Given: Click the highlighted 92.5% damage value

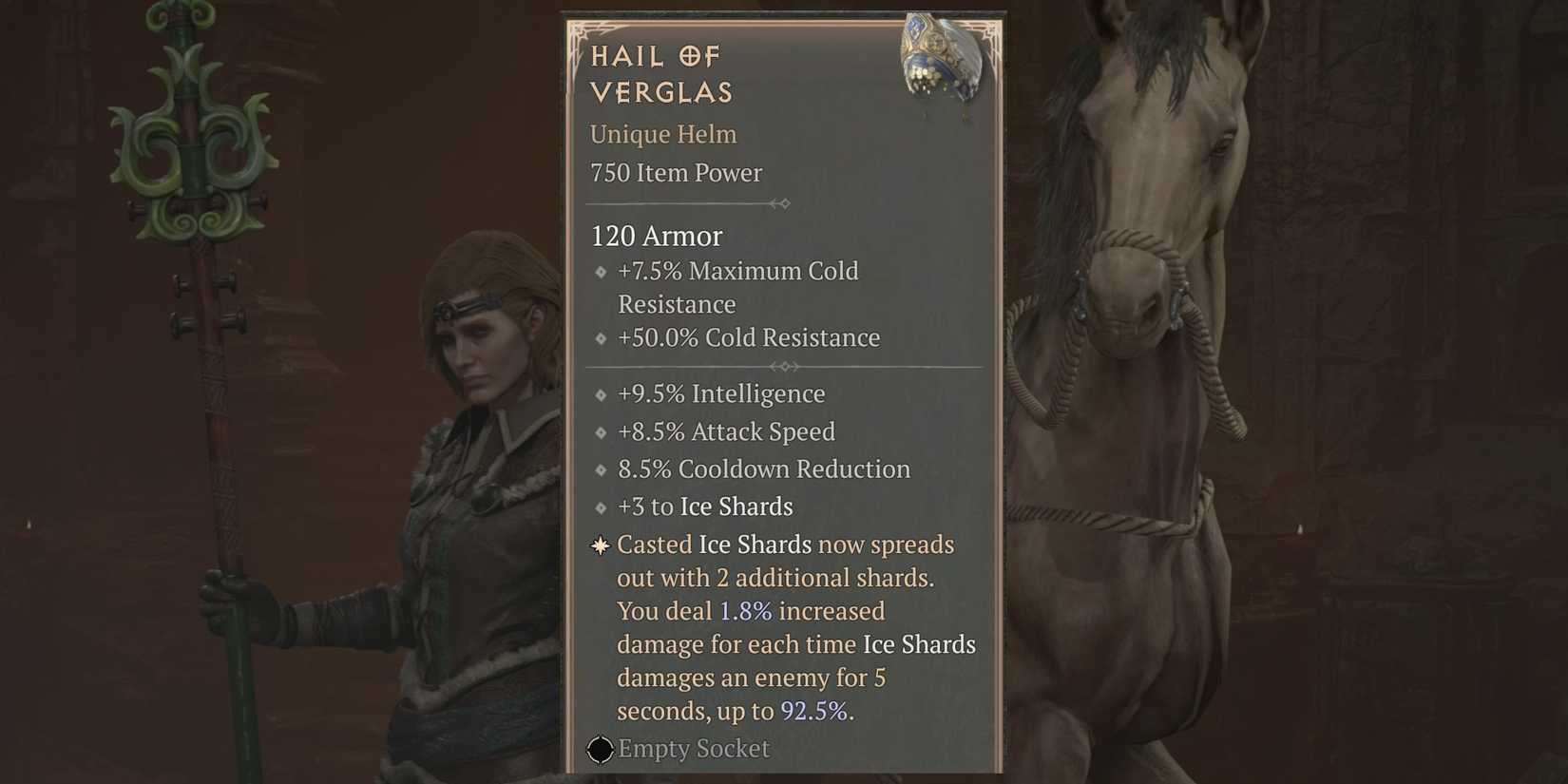Looking at the screenshot, I should click(x=816, y=710).
